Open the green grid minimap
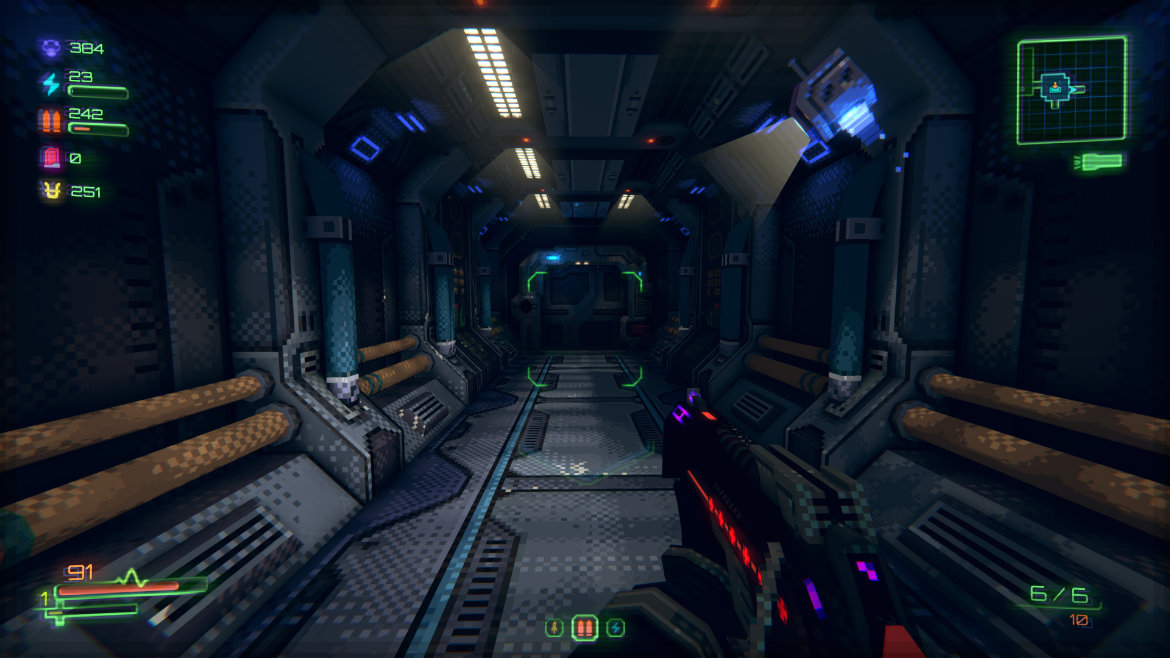The height and width of the screenshot is (658, 1170). 1071,90
